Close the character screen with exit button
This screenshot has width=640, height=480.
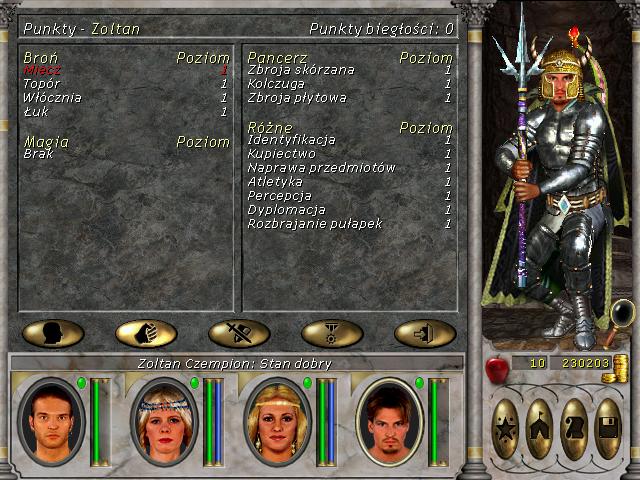click(x=425, y=333)
